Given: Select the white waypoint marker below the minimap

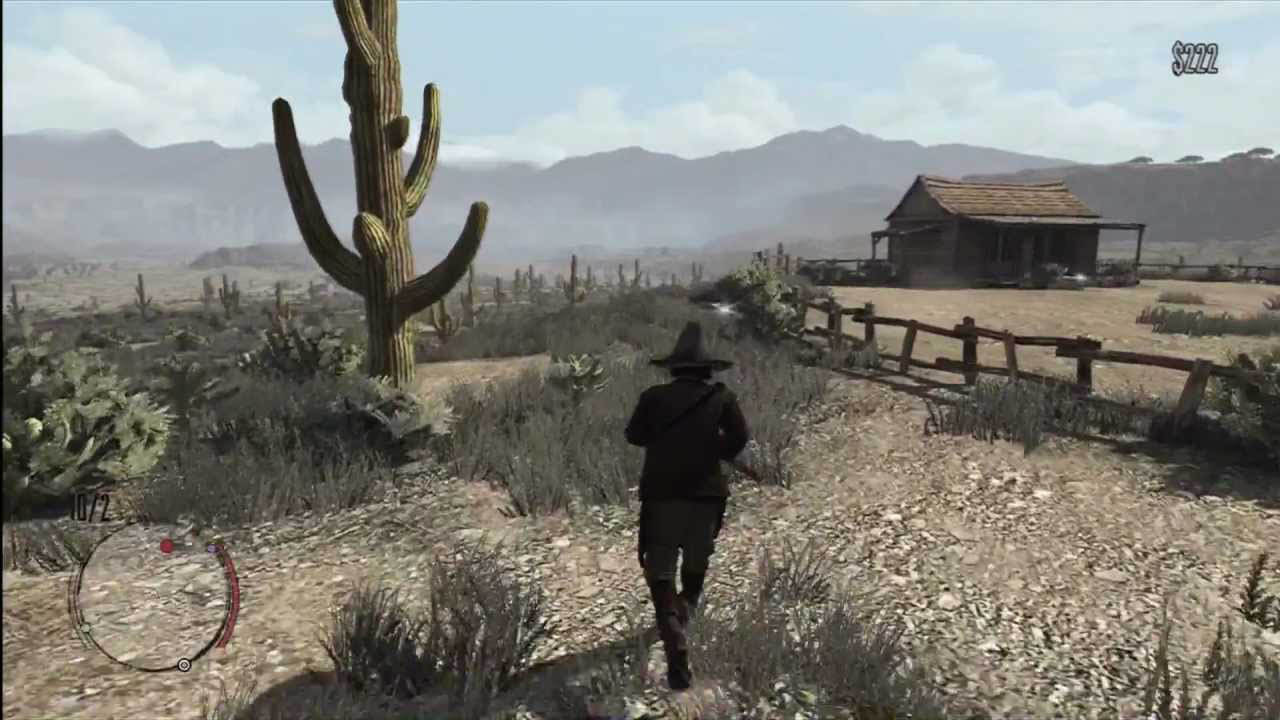Looking at the screenshot, I should click(183, 665).
